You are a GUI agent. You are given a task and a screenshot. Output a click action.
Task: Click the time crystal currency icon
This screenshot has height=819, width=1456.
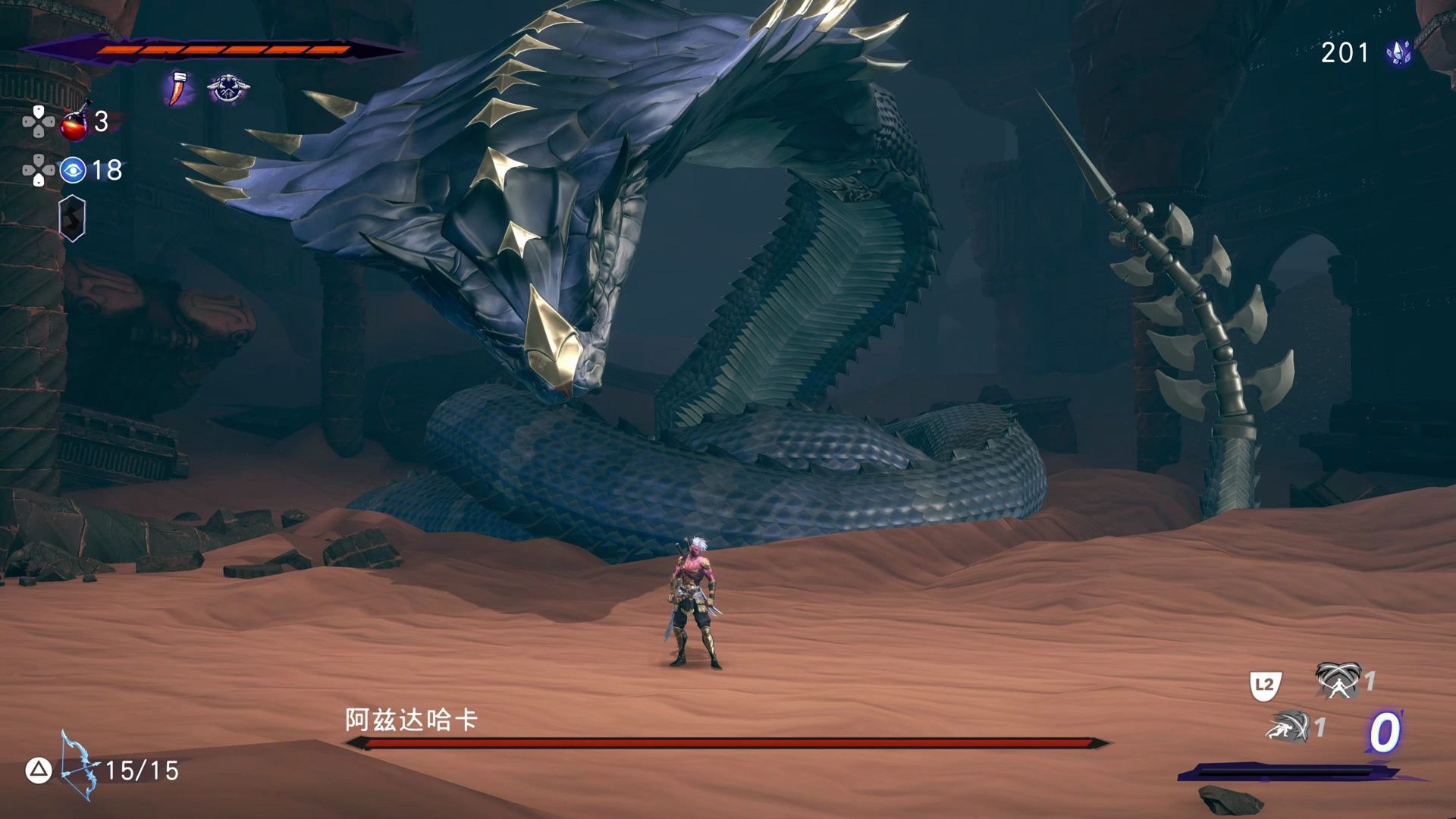coord(1398,52)
